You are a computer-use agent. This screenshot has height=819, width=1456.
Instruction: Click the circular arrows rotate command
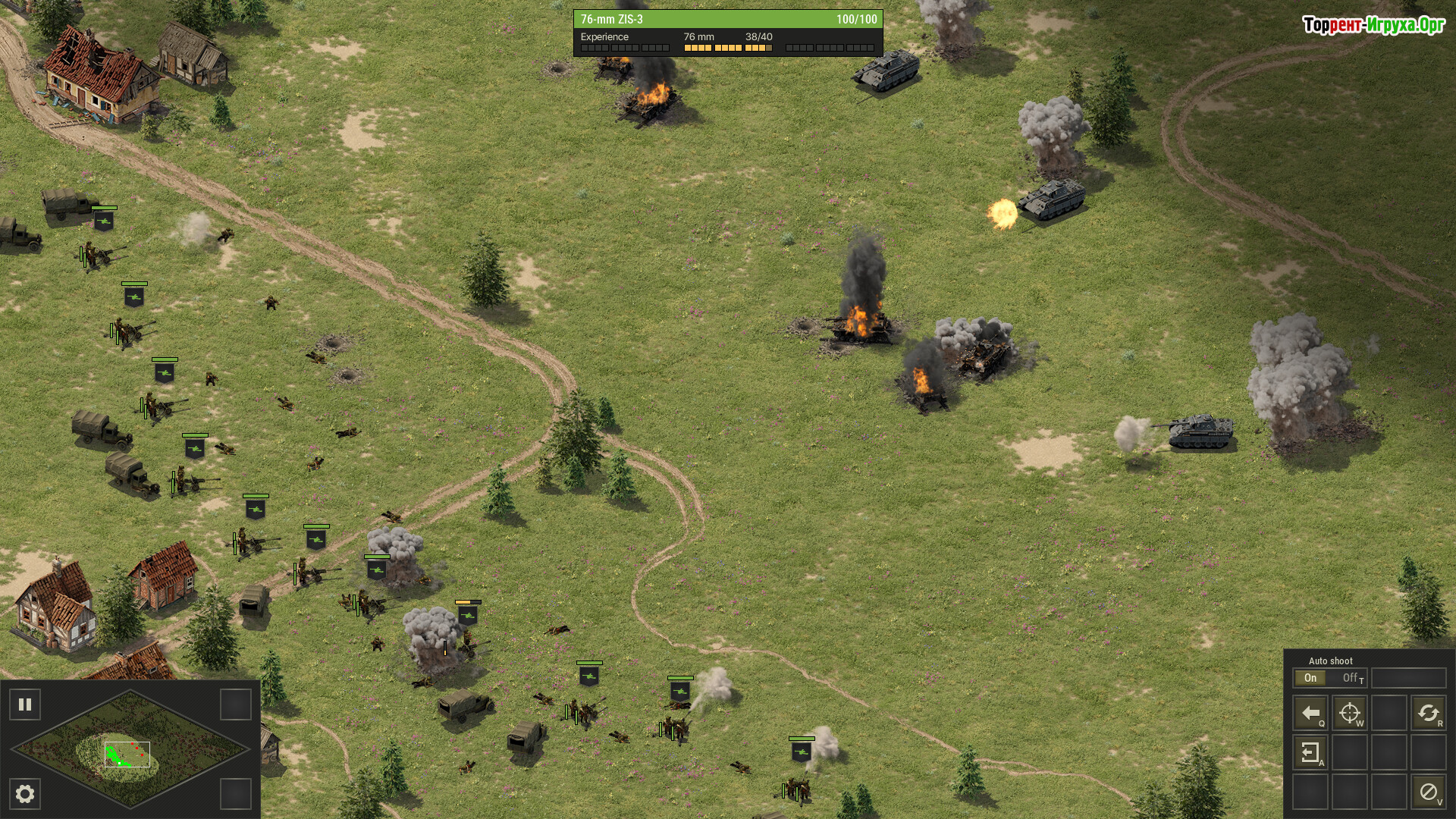1428,713
